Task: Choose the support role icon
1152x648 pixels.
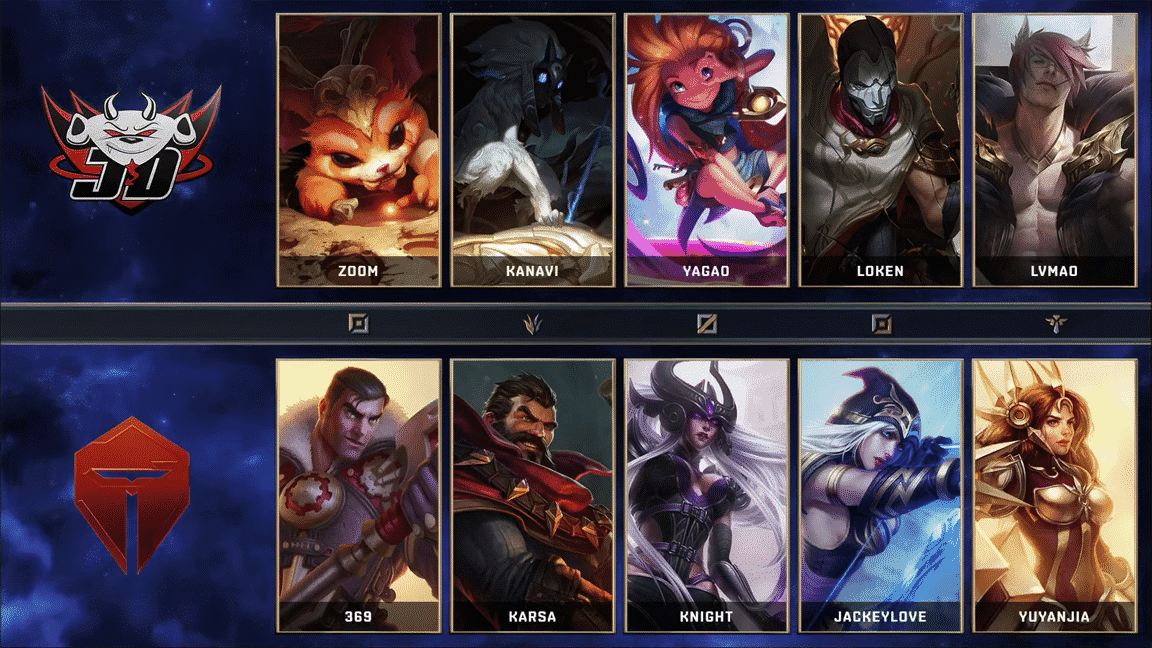Action: pyautogui.click(x=1054, y=323)
